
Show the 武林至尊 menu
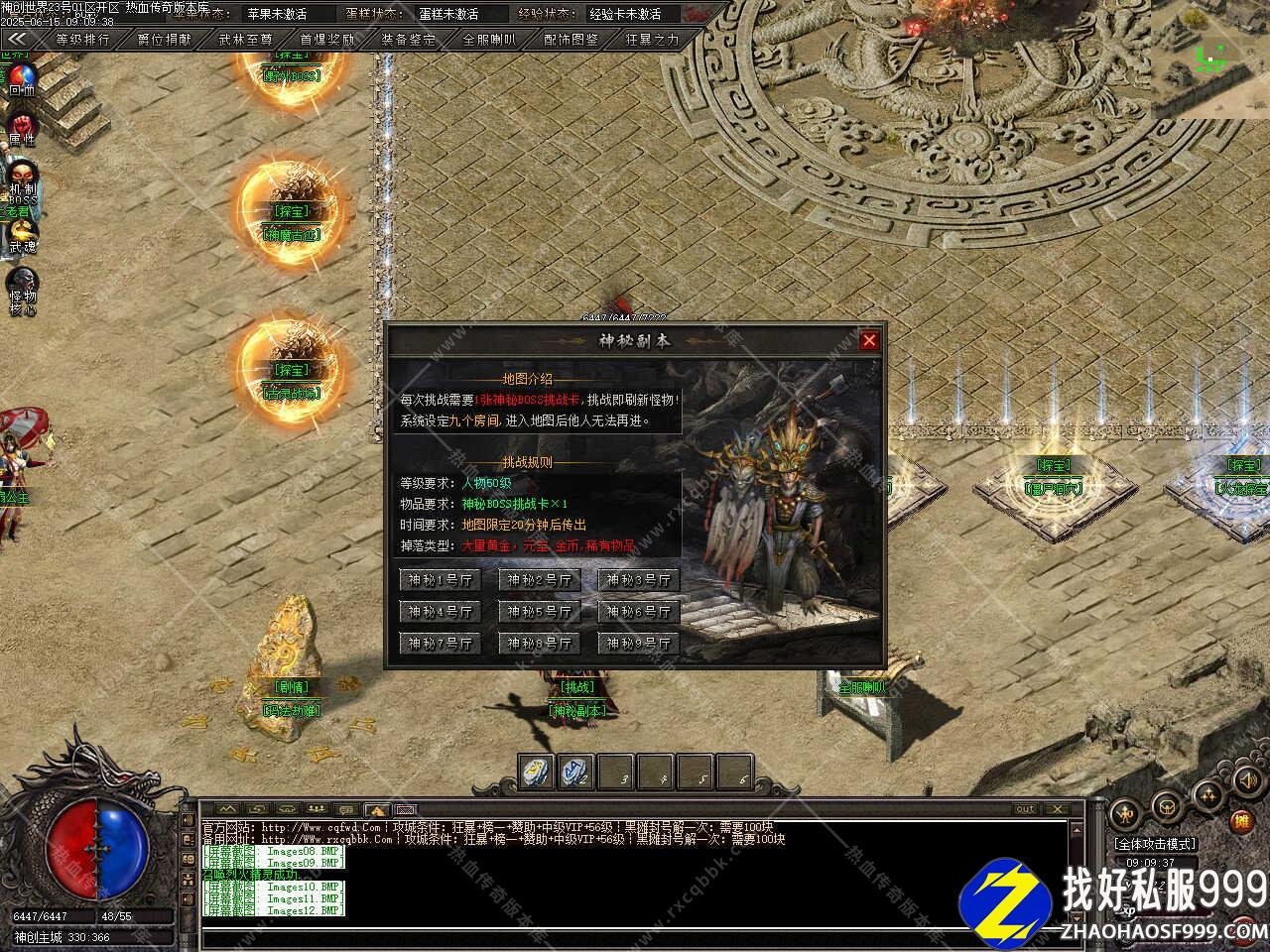pos(245,40)
